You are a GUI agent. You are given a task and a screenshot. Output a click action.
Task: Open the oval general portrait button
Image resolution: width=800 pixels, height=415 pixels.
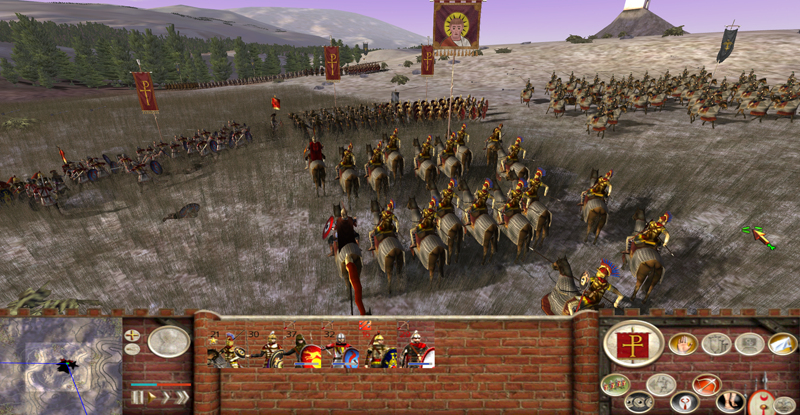coord(169,342)
